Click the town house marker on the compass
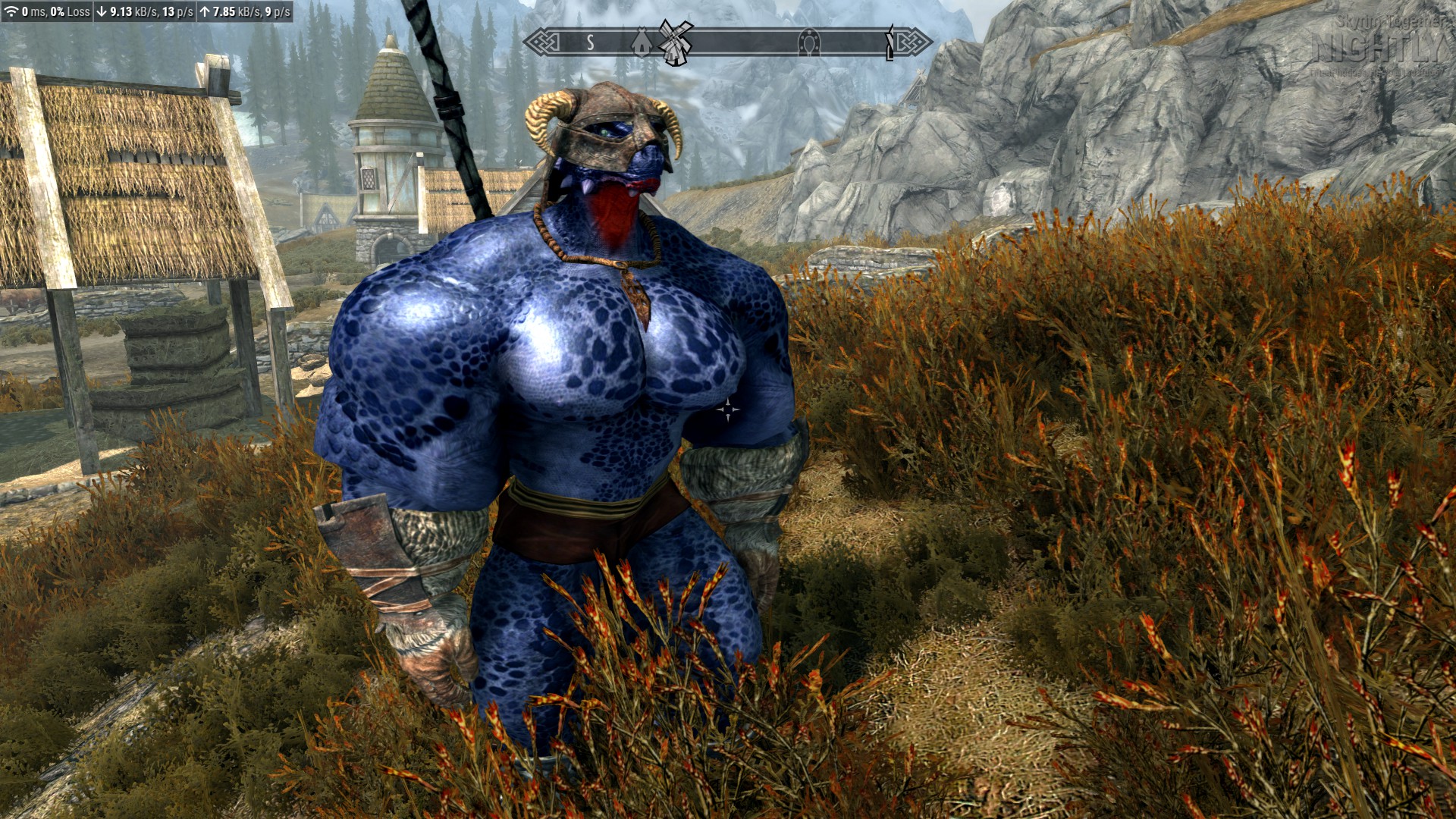This screenshot has height=819, width=1456. coord(641,44)
